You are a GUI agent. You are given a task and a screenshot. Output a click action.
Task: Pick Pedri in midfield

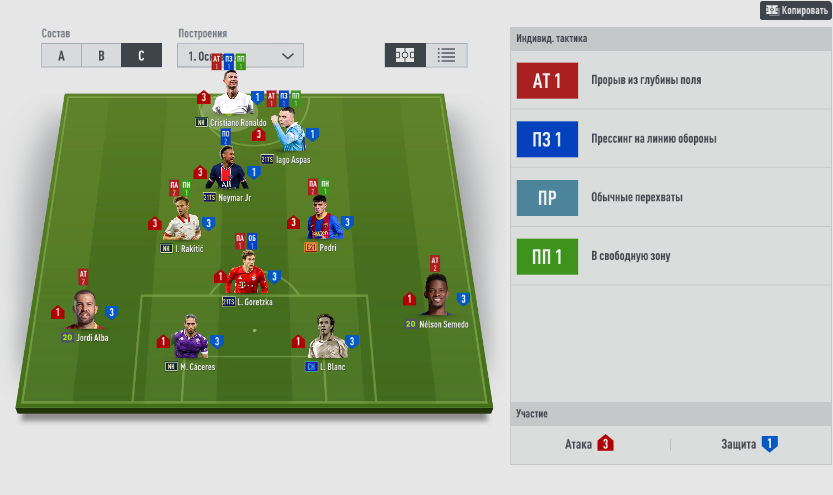tap(321, 224)
